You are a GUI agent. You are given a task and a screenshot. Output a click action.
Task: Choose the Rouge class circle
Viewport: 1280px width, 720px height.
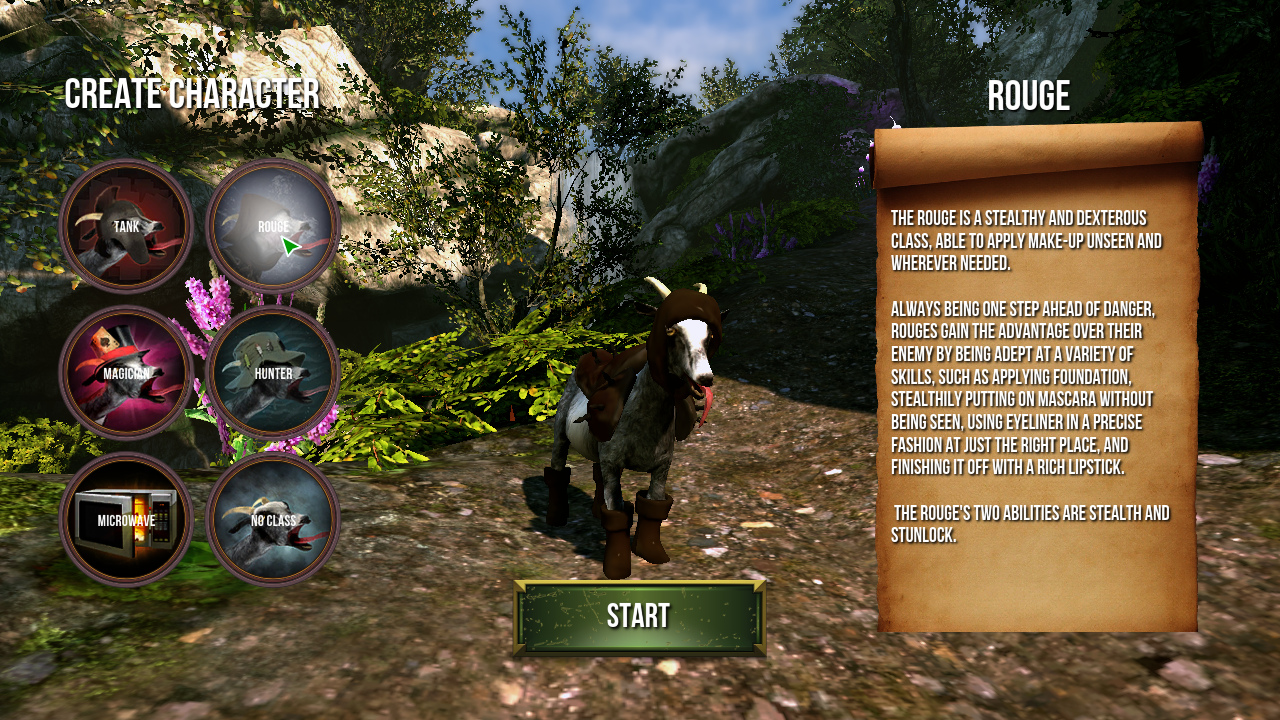click(273, 226)
